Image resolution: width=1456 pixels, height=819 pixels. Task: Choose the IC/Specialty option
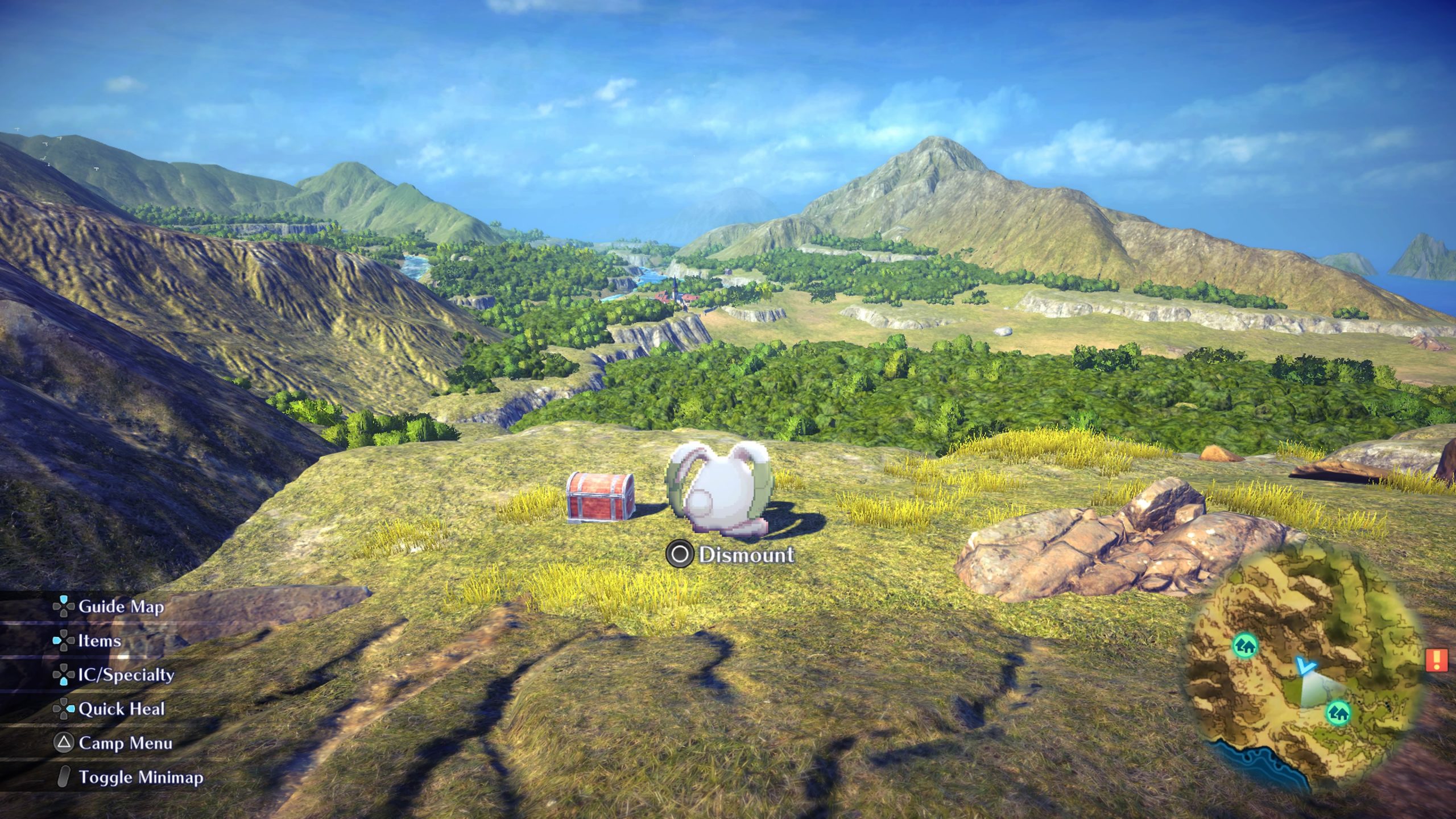point(126,675)
